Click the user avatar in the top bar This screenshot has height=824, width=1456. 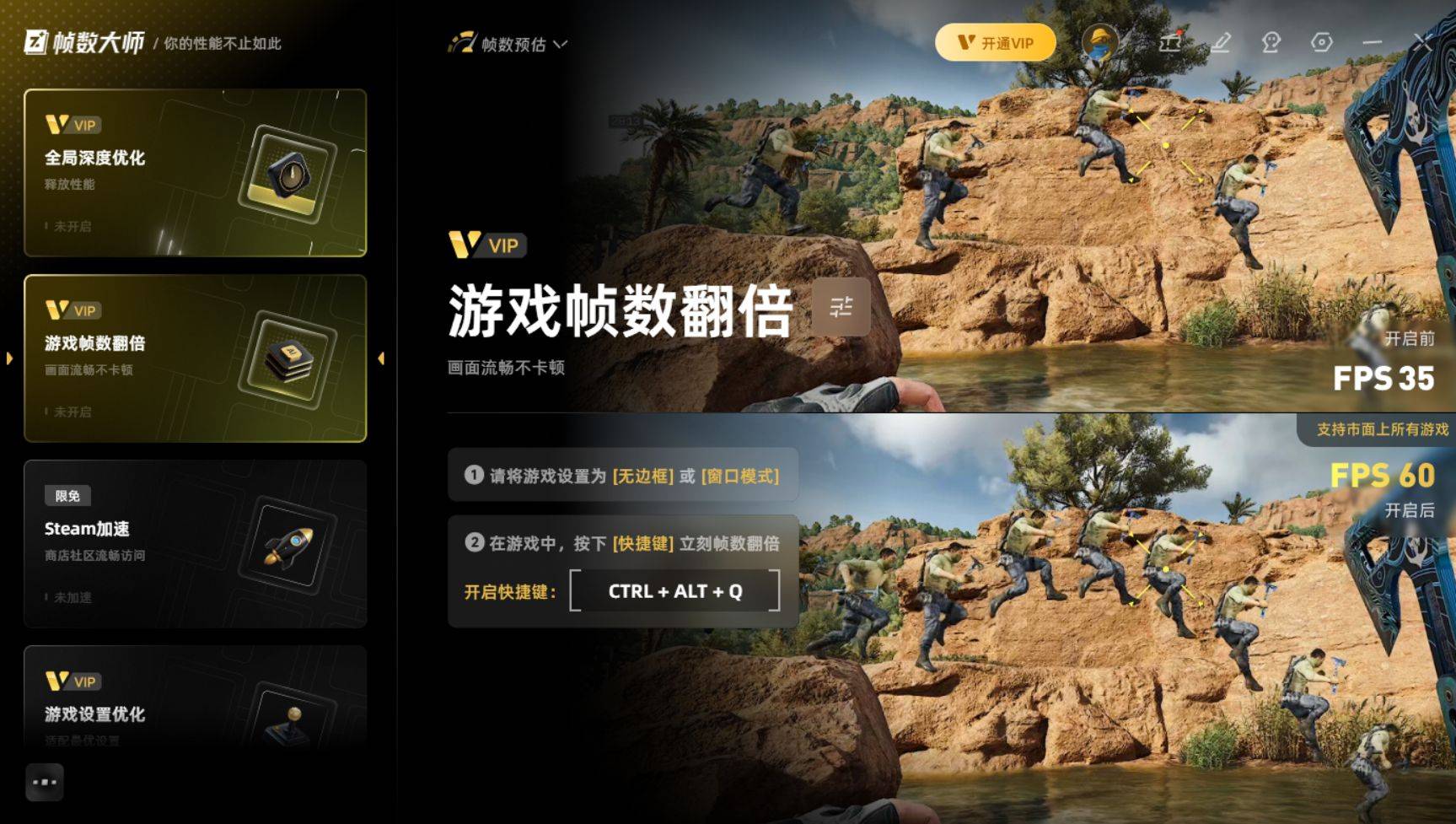pos(1098,42)
